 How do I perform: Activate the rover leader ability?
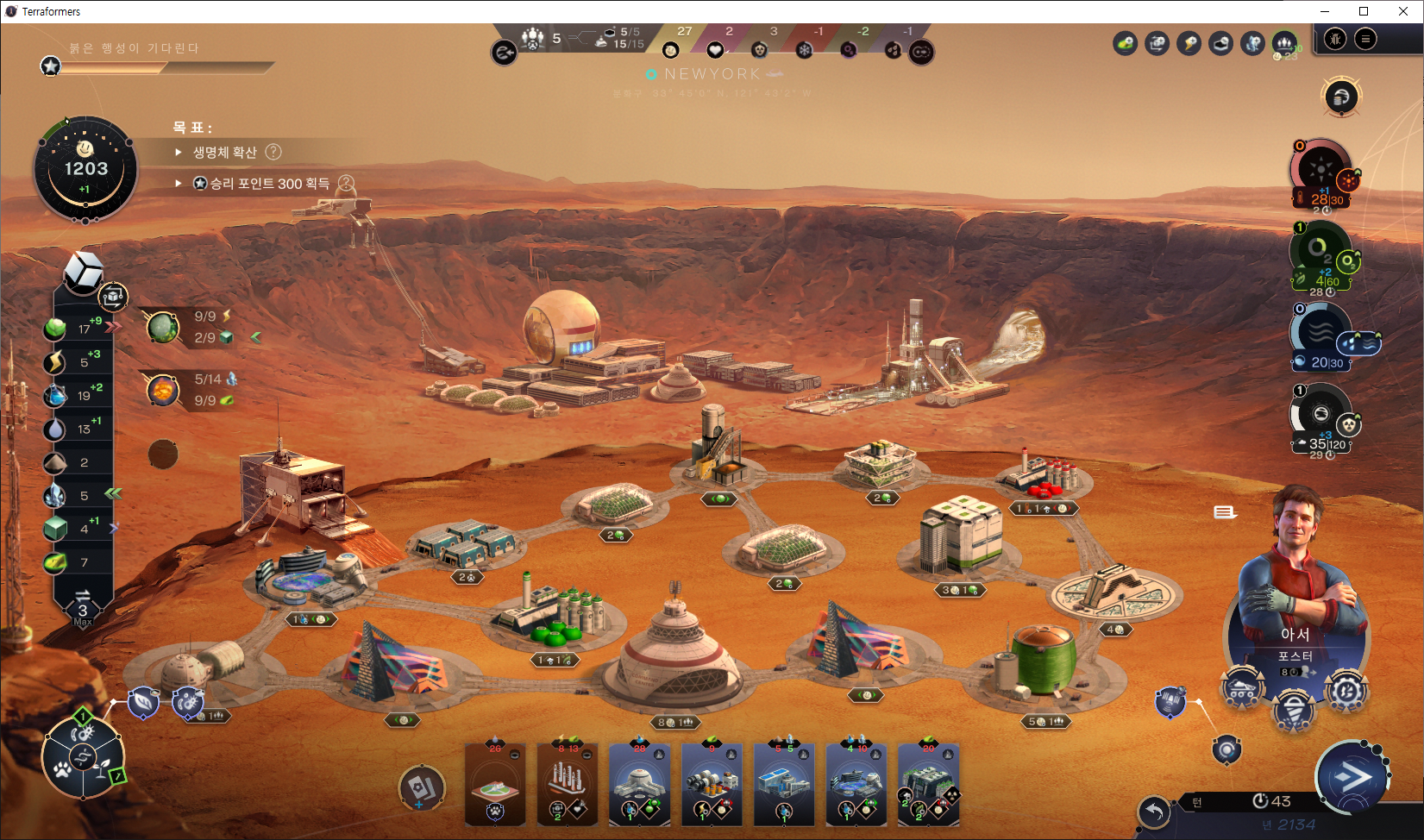click(1242, 690)
